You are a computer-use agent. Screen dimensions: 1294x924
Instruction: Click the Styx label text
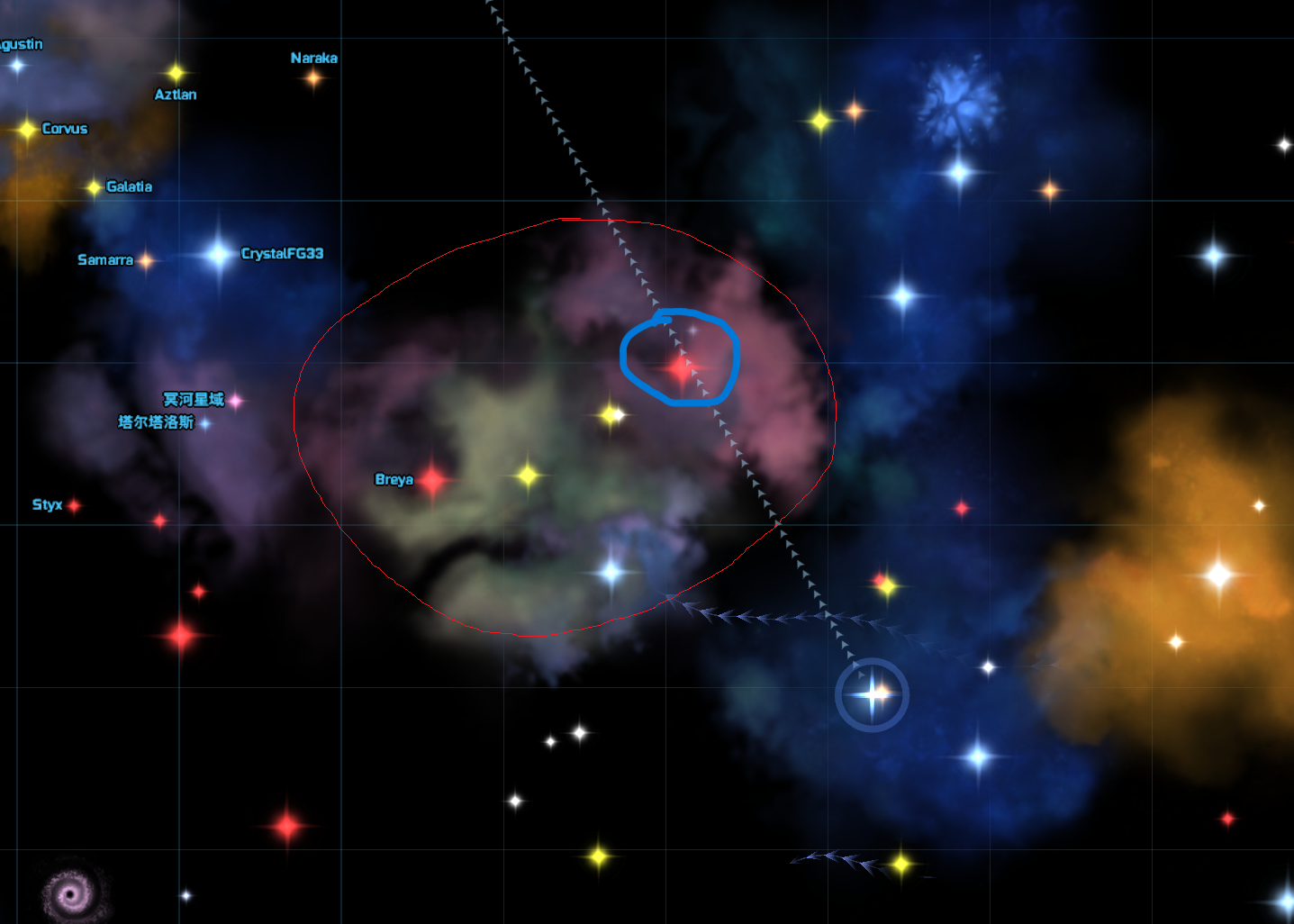coord(46,505)
